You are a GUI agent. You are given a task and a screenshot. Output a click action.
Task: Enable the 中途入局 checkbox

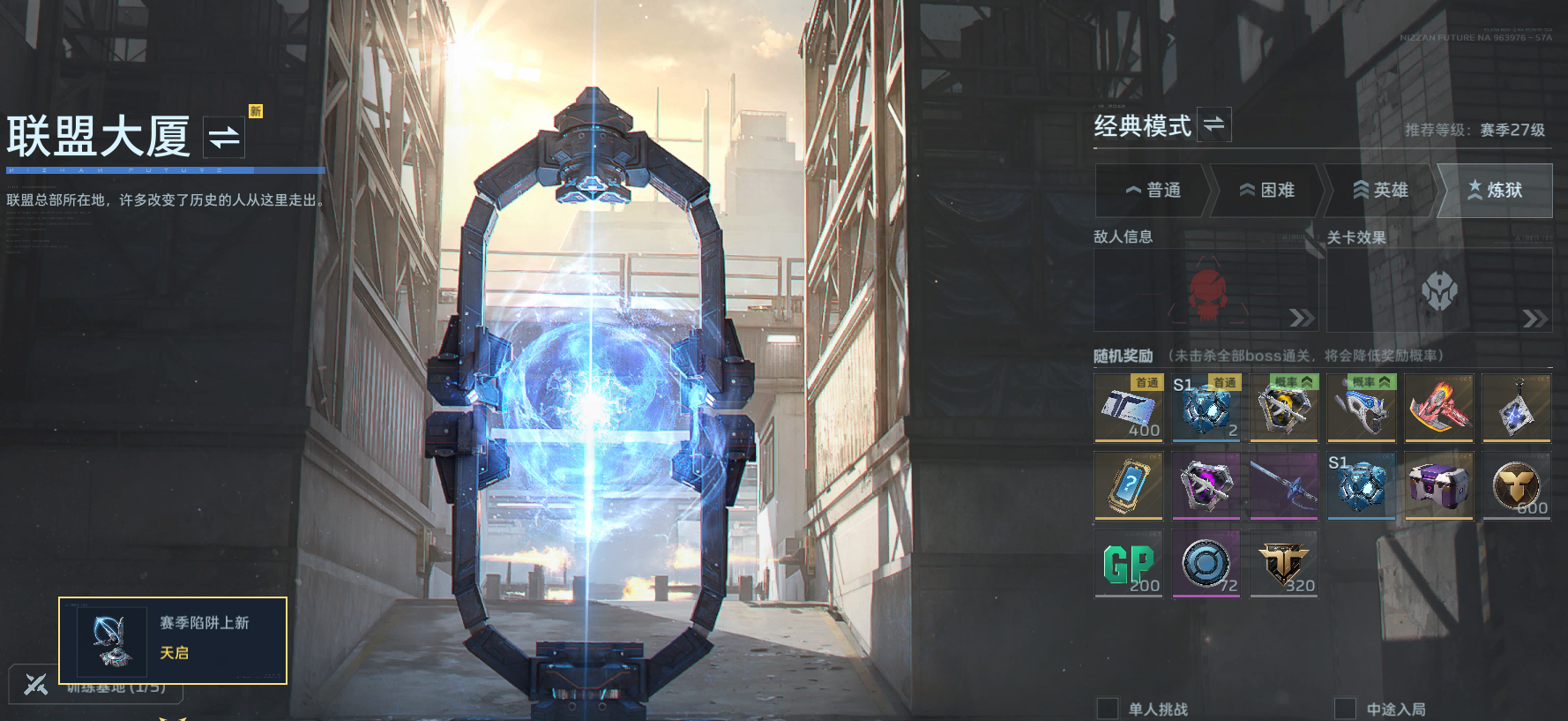[1345, 709]
